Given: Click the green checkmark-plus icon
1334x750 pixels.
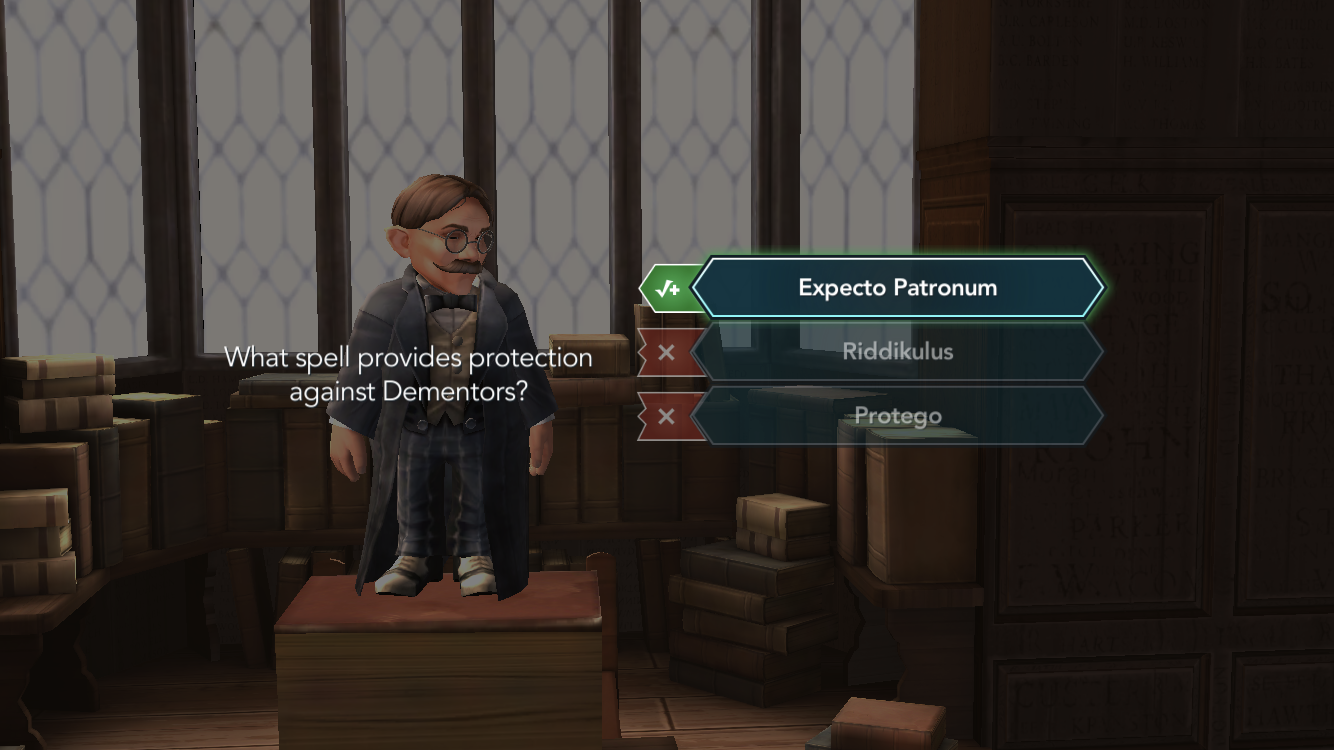Looking at the screenshot, I should [x=668, y=287].
